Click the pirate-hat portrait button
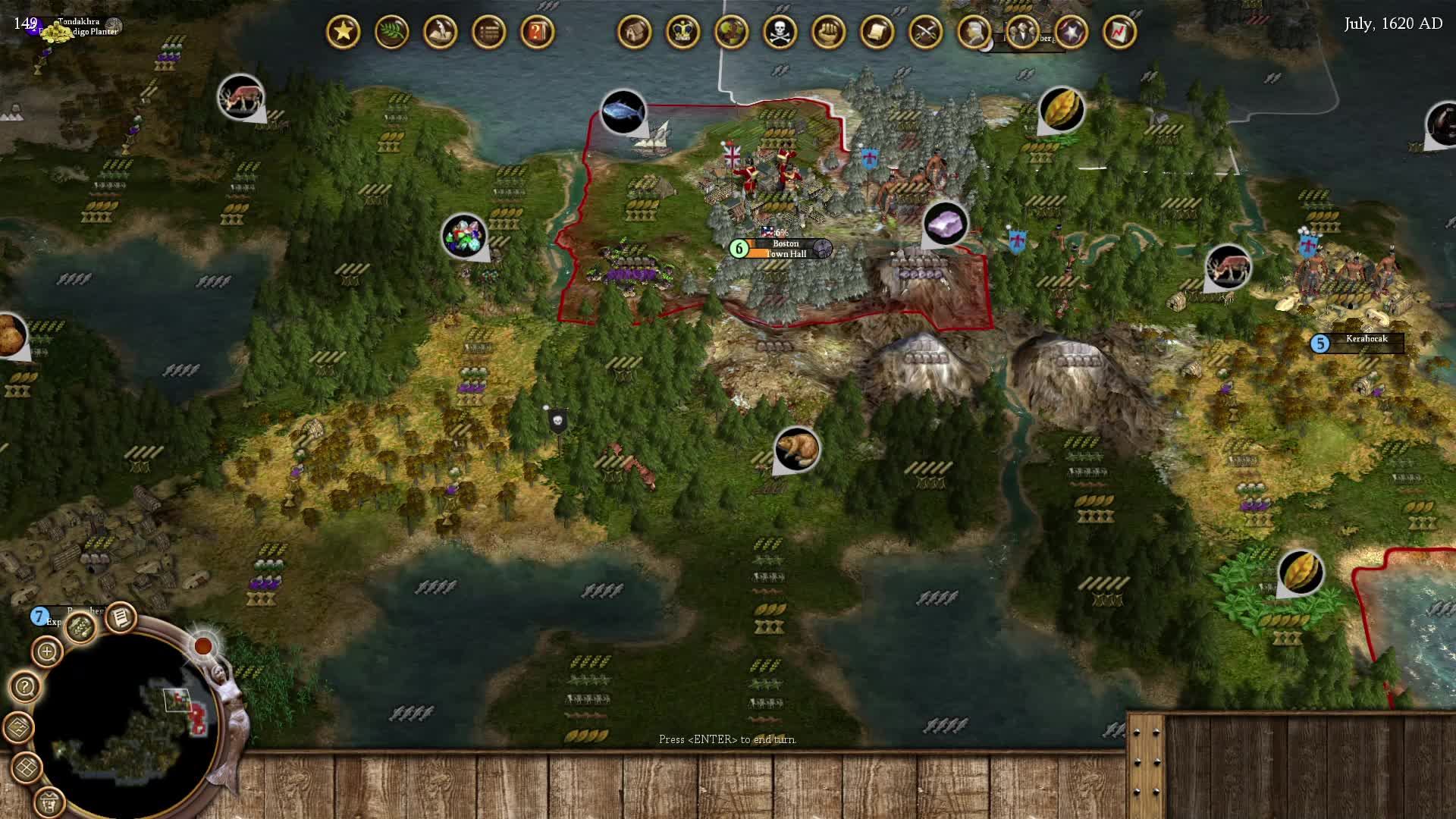Image resolution: width=1456 pixels, height=819 pixels. [x=50, y=801]
